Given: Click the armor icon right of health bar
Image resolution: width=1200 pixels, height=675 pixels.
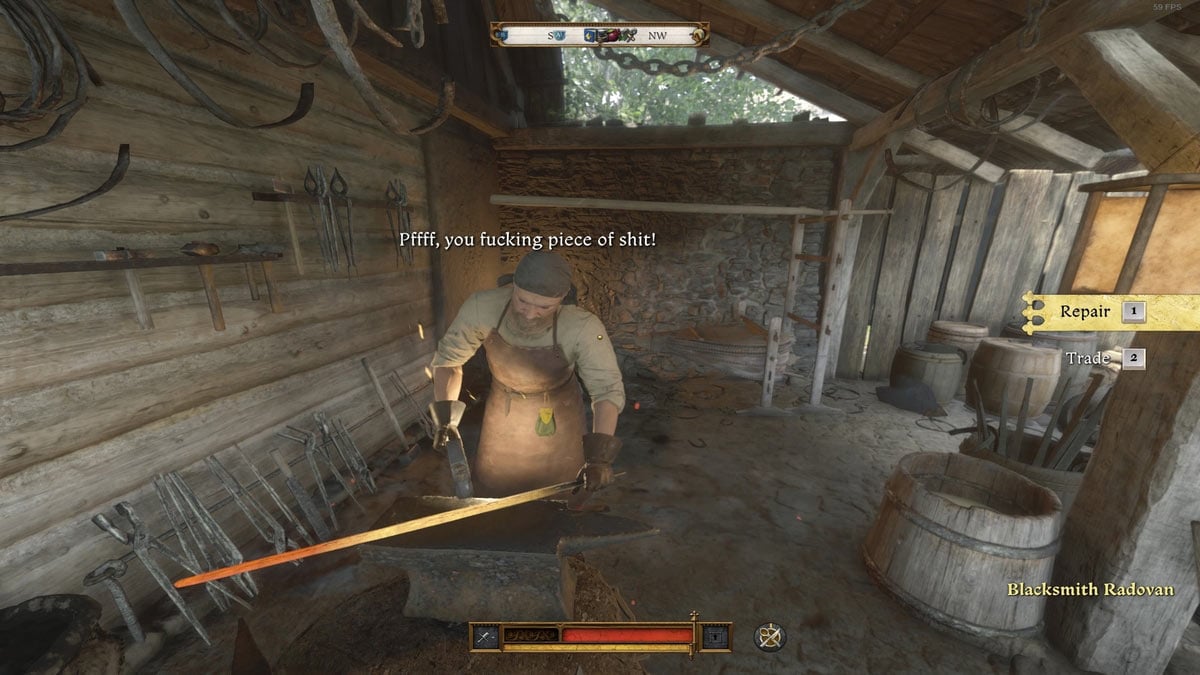Looking at the screenshot, I should click(x=715, y=636).
